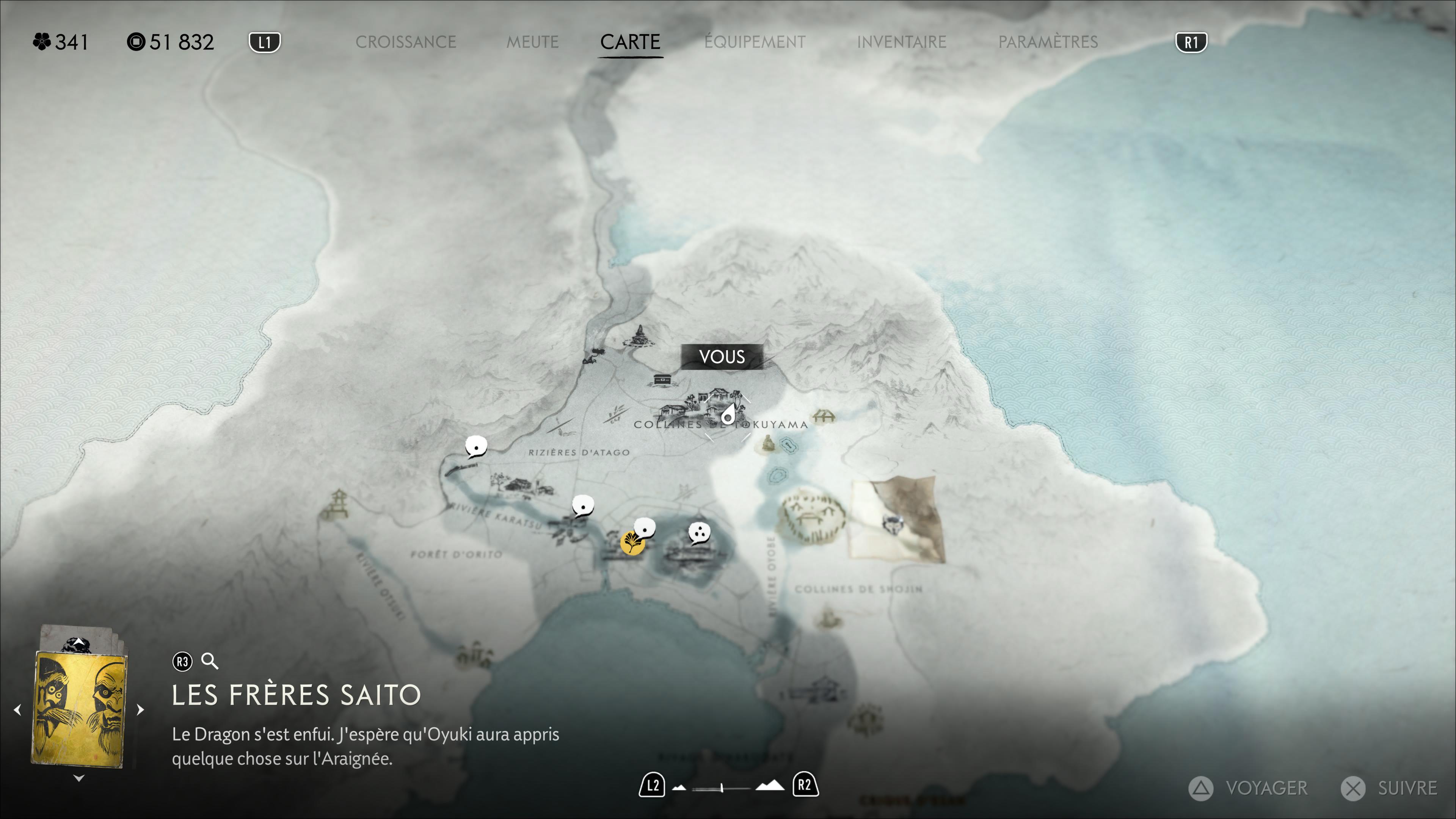Go to the Équipement tab
The height and width of the screenshot is (819, 1456).
[x=755, y=42]
